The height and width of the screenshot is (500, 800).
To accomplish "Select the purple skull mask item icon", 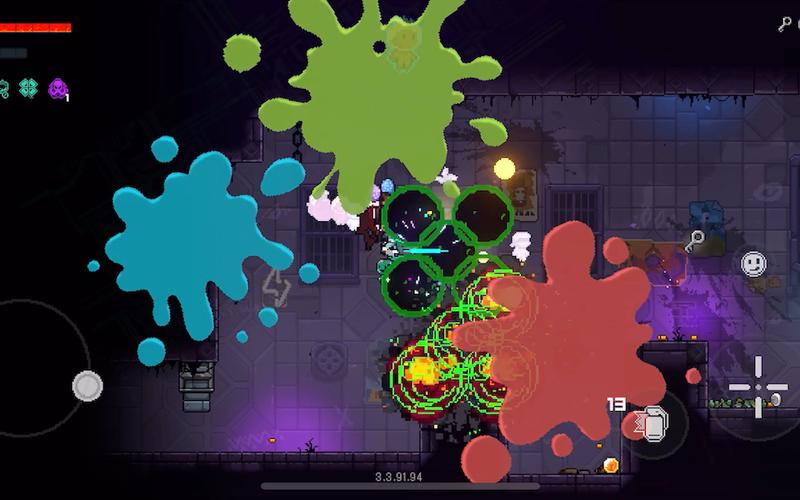I will 58,88.
